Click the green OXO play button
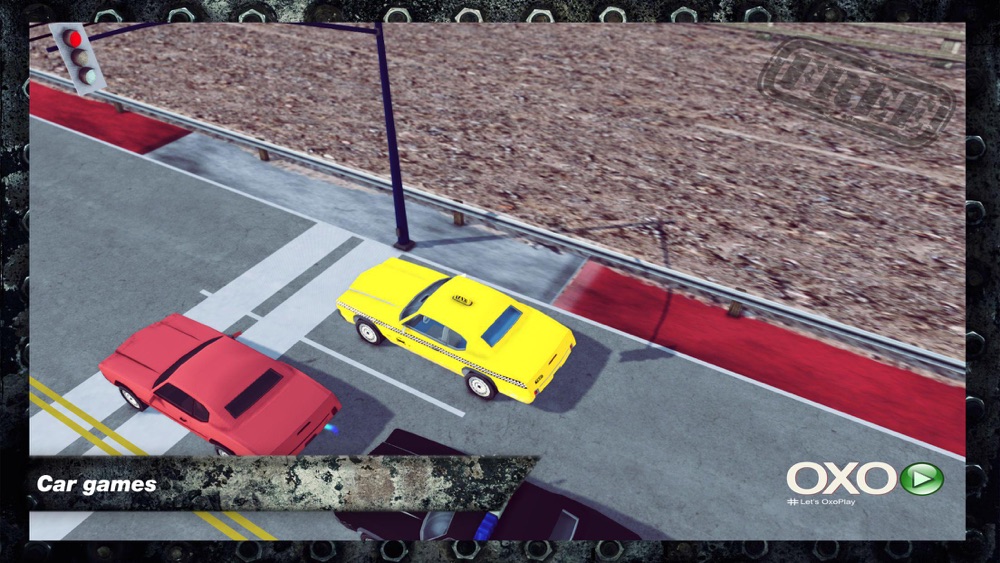Viewport: 1000px width, 563px height. pyautogui.click(x=921, y=478)
